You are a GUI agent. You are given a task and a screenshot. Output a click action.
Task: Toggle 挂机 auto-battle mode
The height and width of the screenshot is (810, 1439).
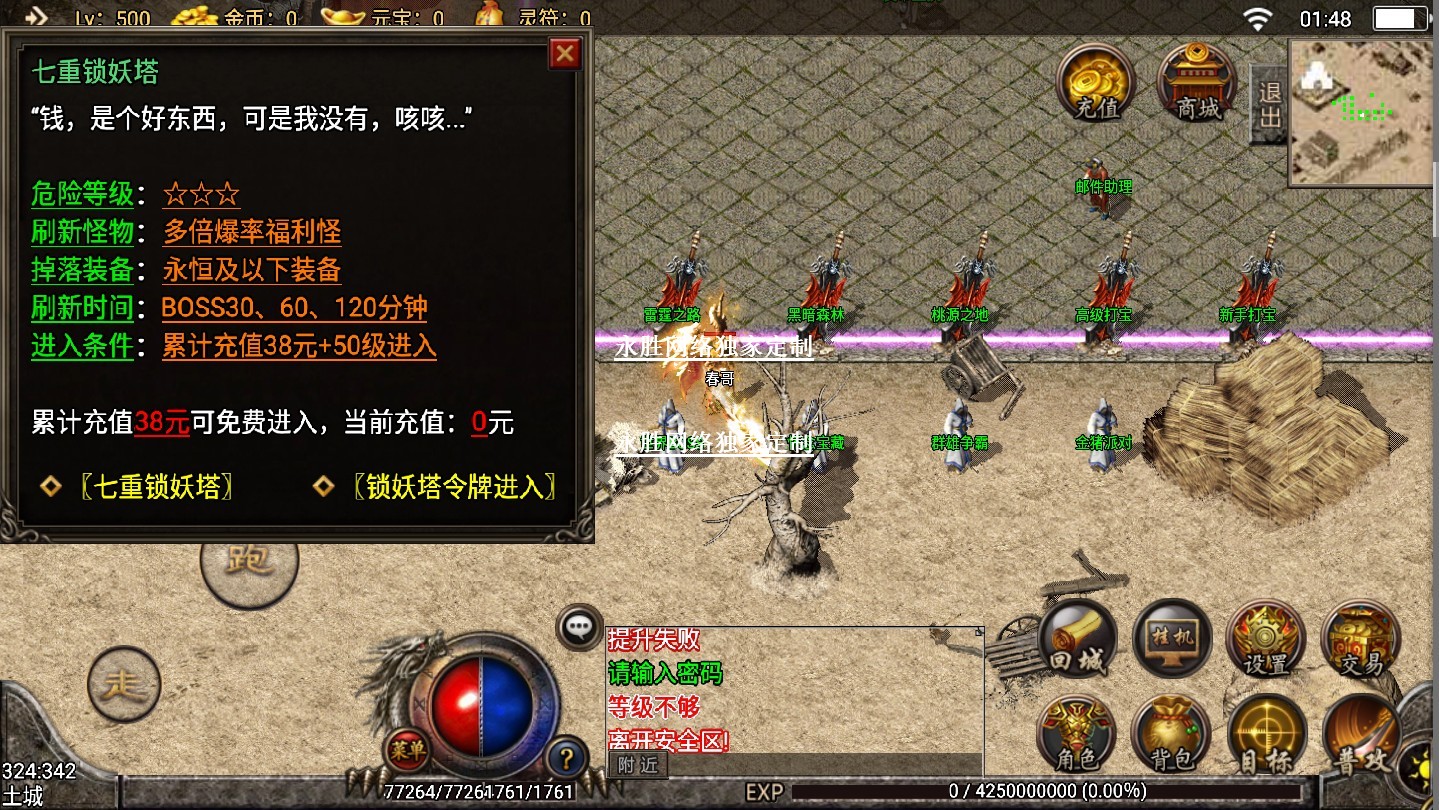1172,640
